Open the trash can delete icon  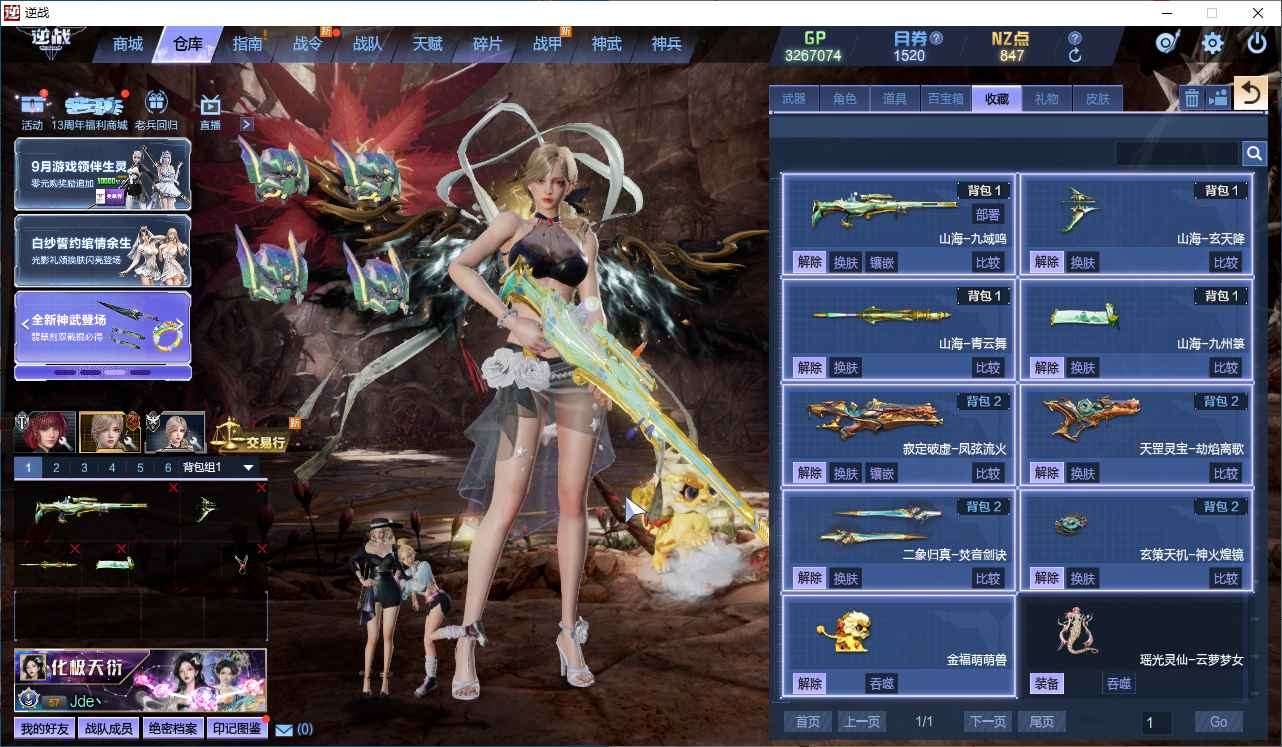1192,97
